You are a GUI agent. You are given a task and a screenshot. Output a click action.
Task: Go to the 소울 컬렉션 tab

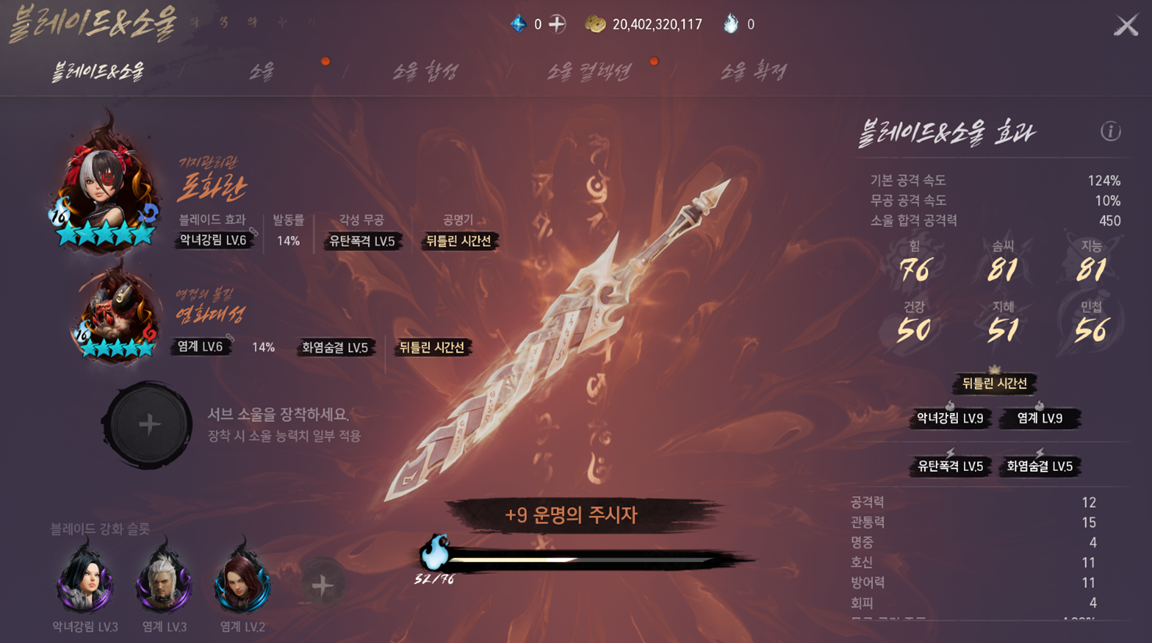click(590, 71)
